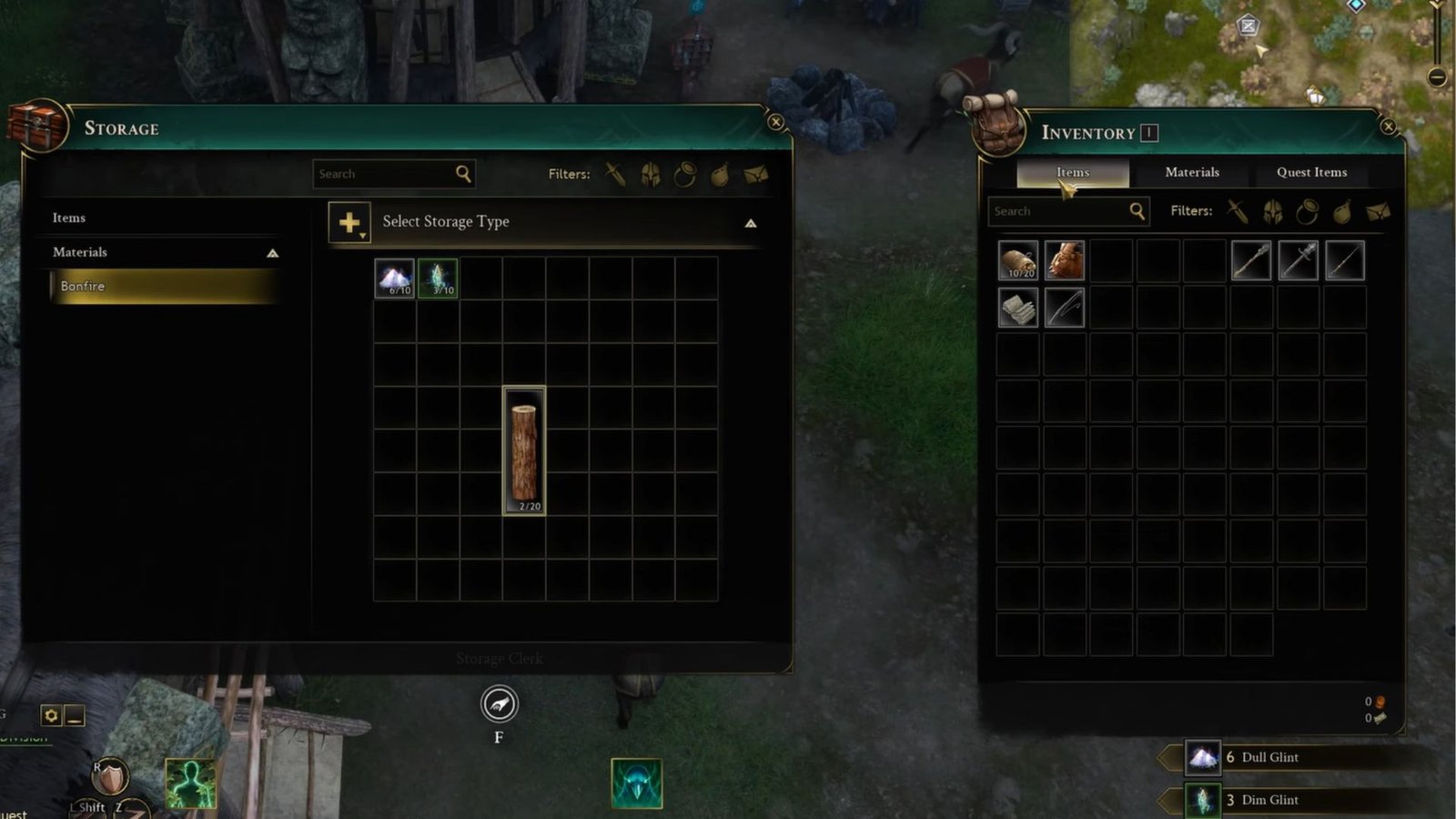Toggle the sword weapon filter in Inventory
The width and height of the screenshot is (1456, 819).
[x=1237, y=211]
